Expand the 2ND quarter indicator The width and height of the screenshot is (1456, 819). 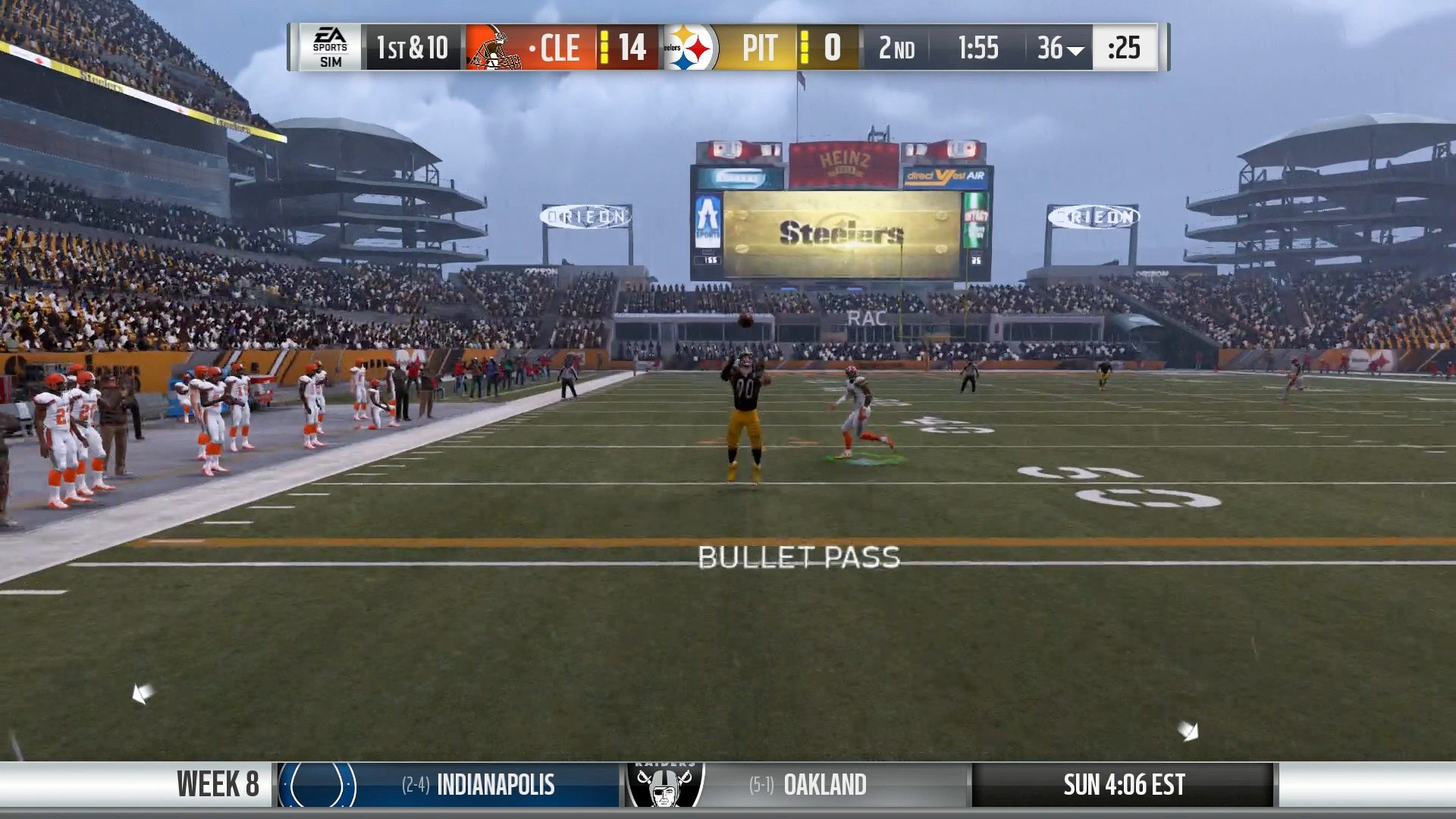coord(899,48)
